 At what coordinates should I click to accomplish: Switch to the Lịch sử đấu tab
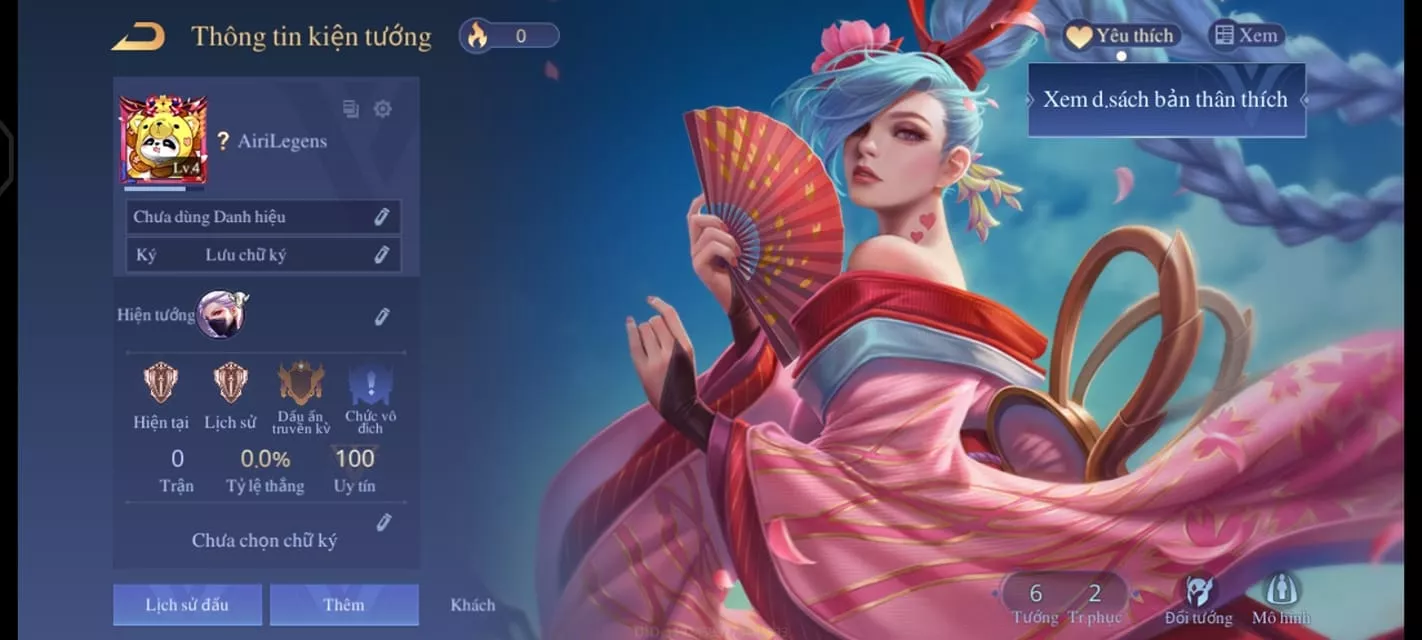pyautogui.click(x=187, y=605)
